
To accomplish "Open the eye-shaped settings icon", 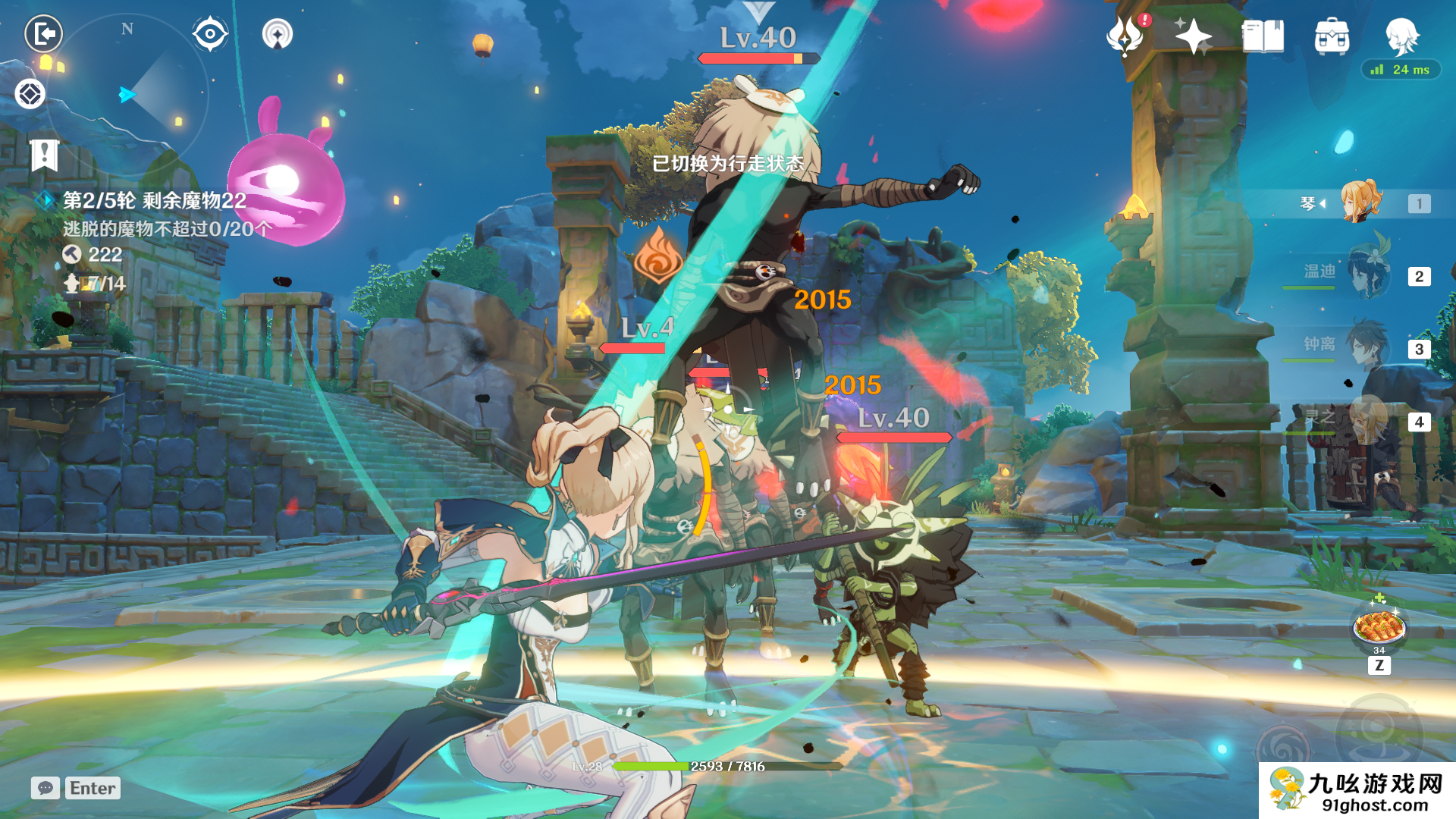I will pos(210,34).
